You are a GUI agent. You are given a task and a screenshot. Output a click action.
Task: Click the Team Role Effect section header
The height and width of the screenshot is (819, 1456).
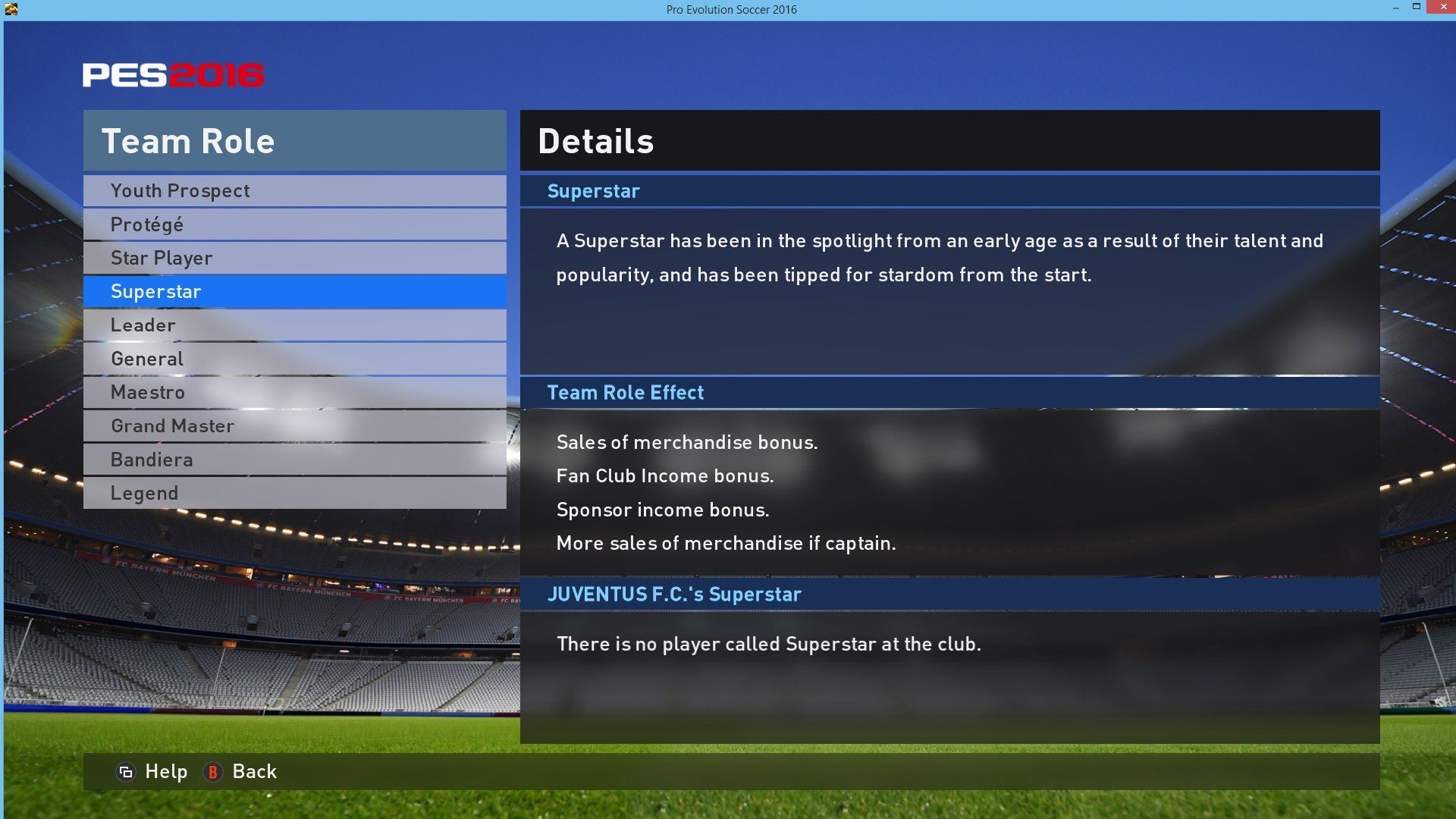[626, 392]
